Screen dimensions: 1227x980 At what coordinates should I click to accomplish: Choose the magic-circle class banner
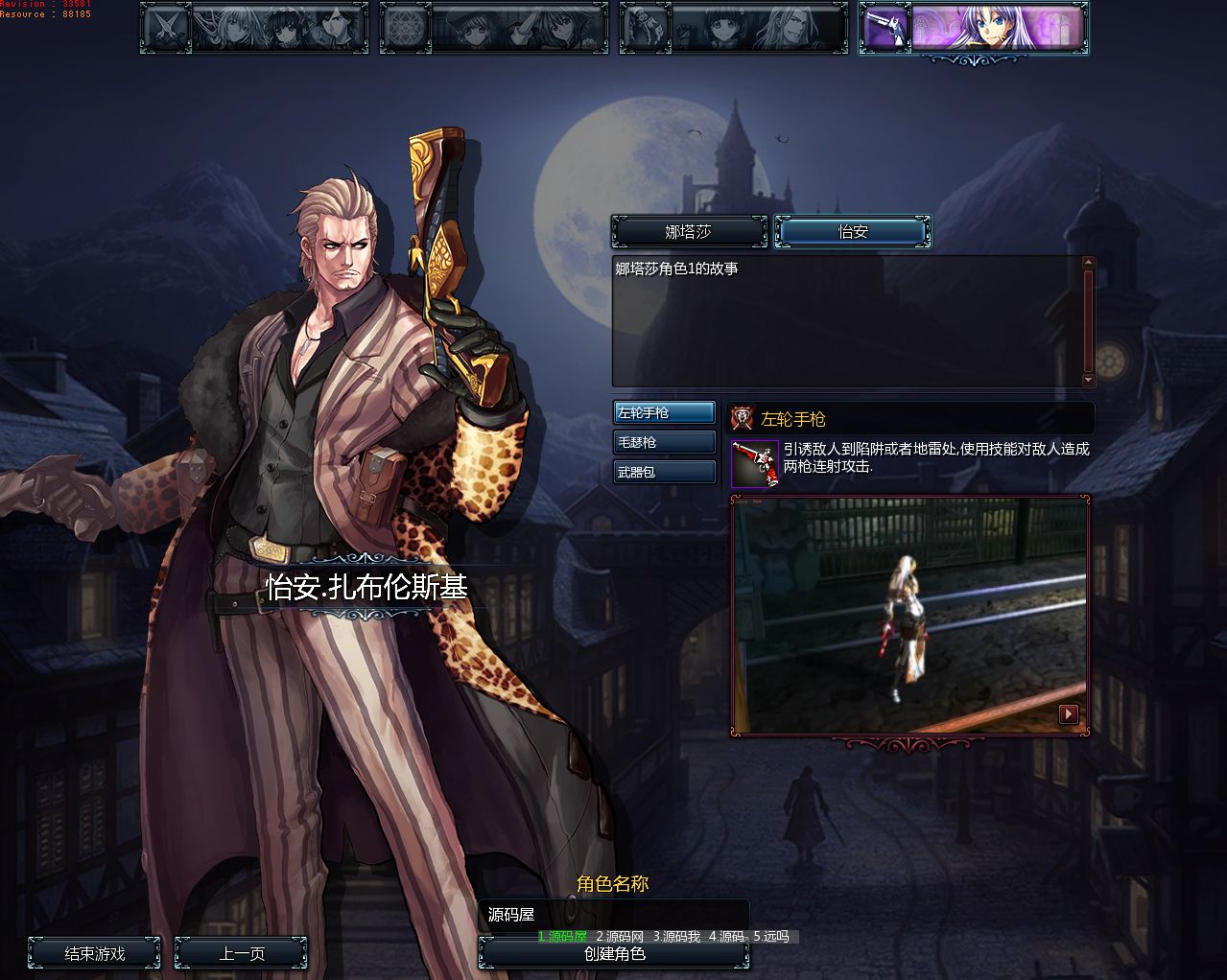(494, 28)
